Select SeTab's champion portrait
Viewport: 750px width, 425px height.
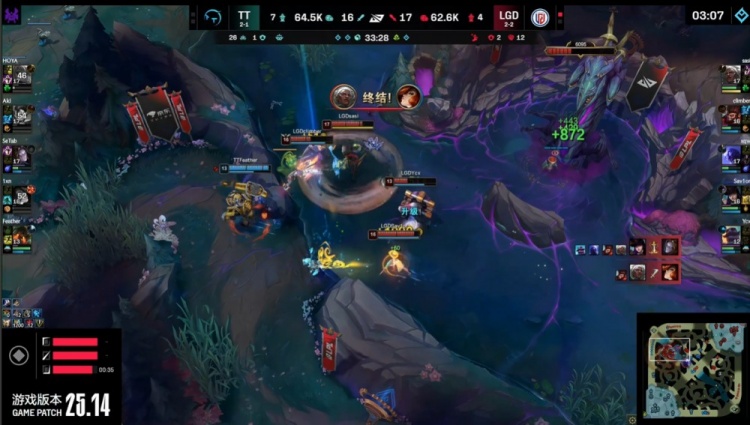pos(21,157)
